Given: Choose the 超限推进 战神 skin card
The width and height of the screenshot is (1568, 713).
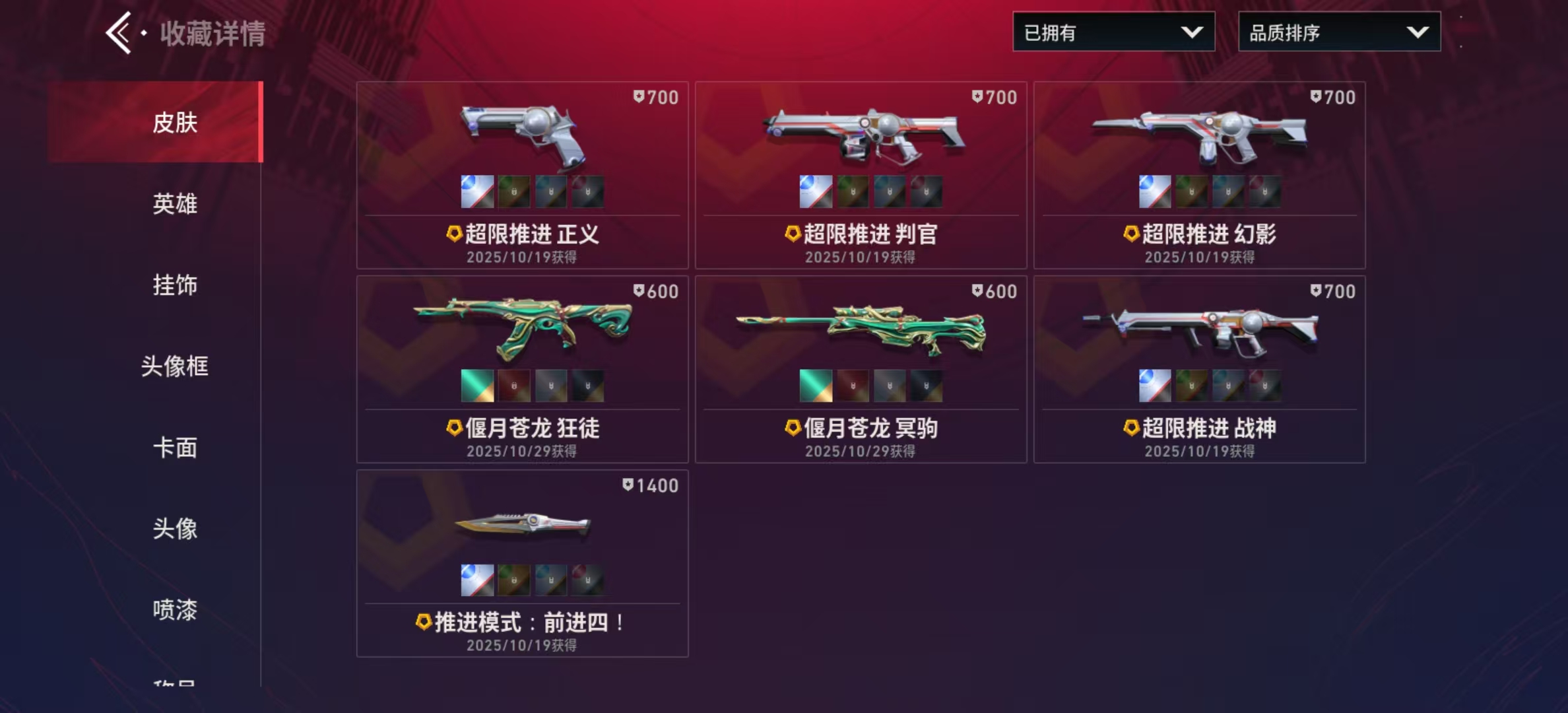Looking at the screenshot, I should 1199,330.
